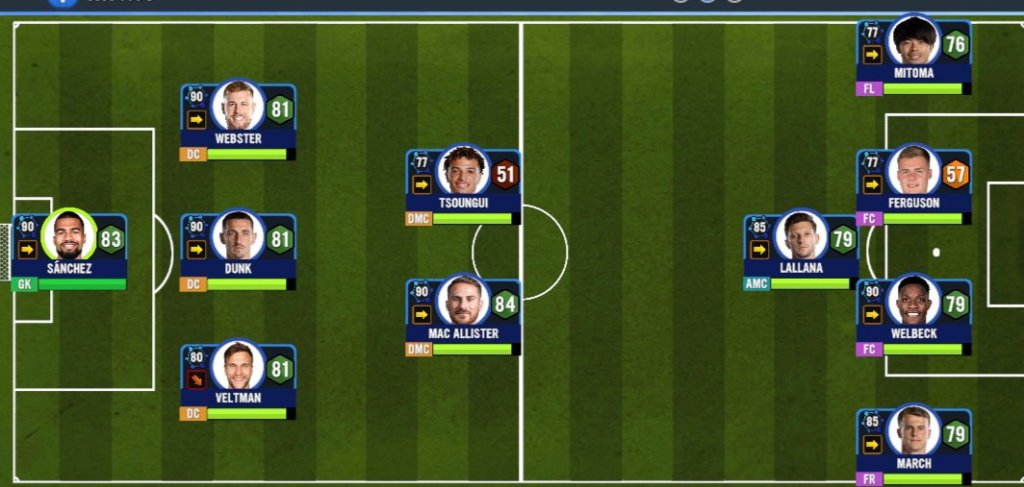Click Tsoungui's dark red 51 rating badge
Screen dimensions: 1024x487
(x=505, y=175)
